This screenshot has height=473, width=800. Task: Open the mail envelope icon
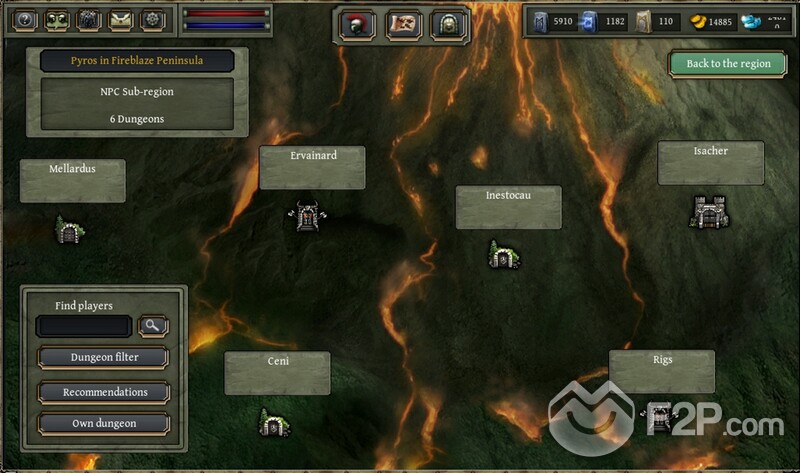tap(121, 19)
